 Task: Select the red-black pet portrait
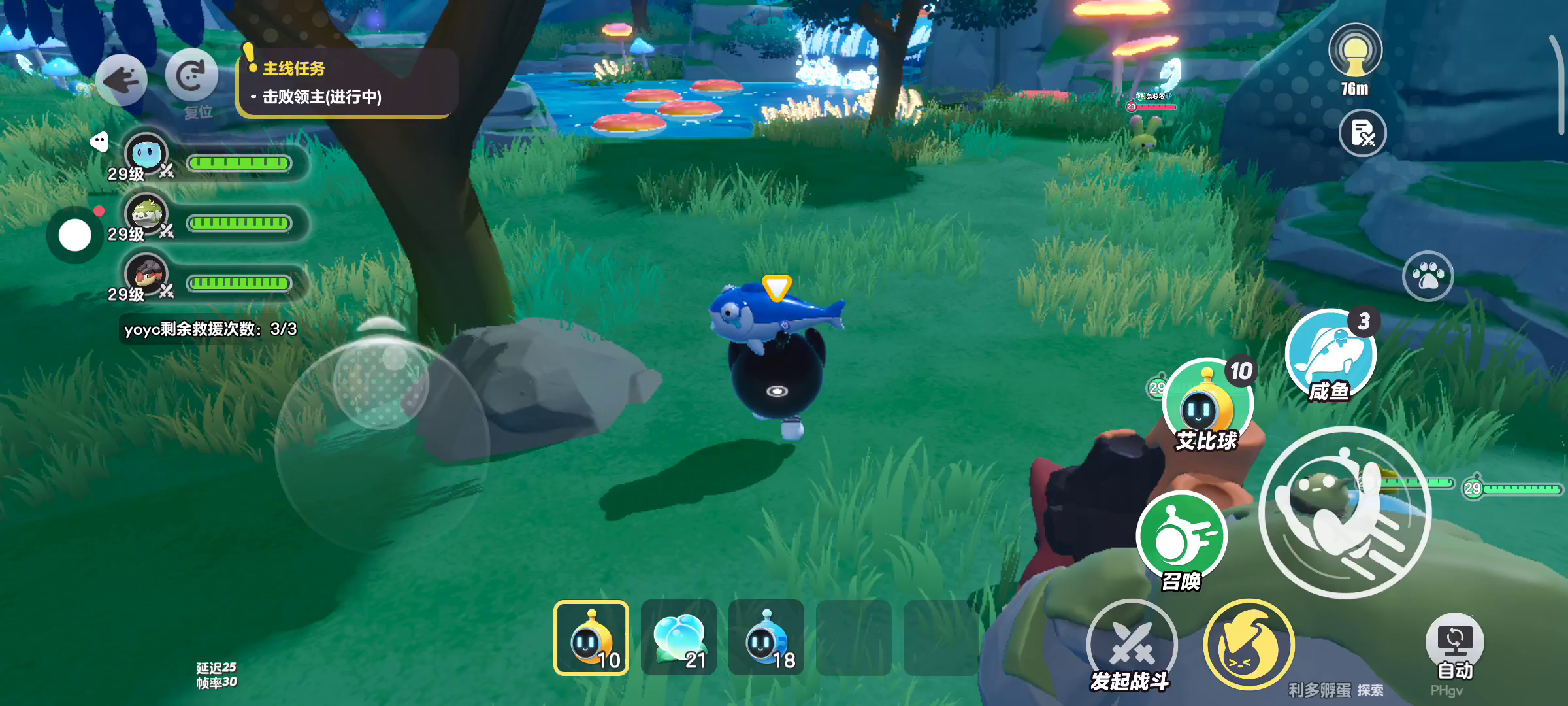click(x=146, y=274)
